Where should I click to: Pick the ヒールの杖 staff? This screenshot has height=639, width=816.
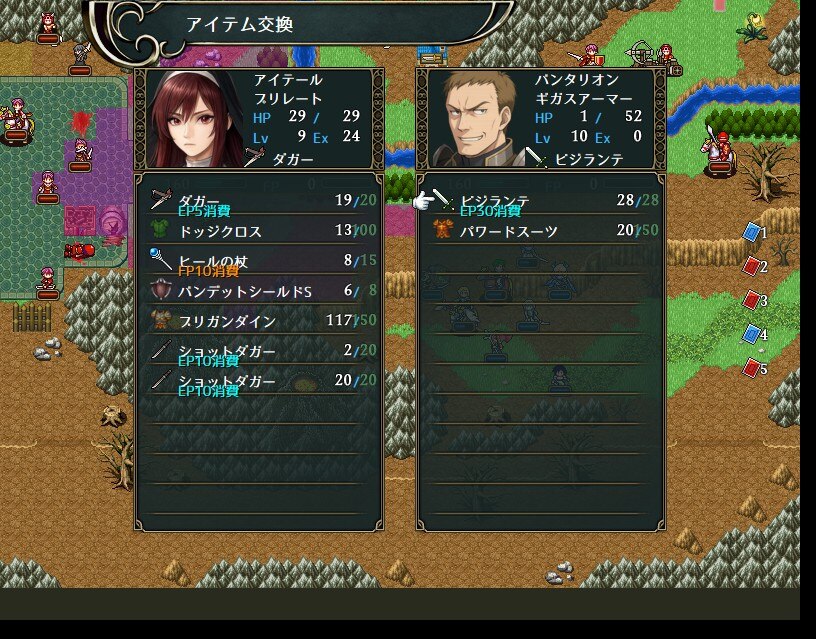[x=258, y=262]
